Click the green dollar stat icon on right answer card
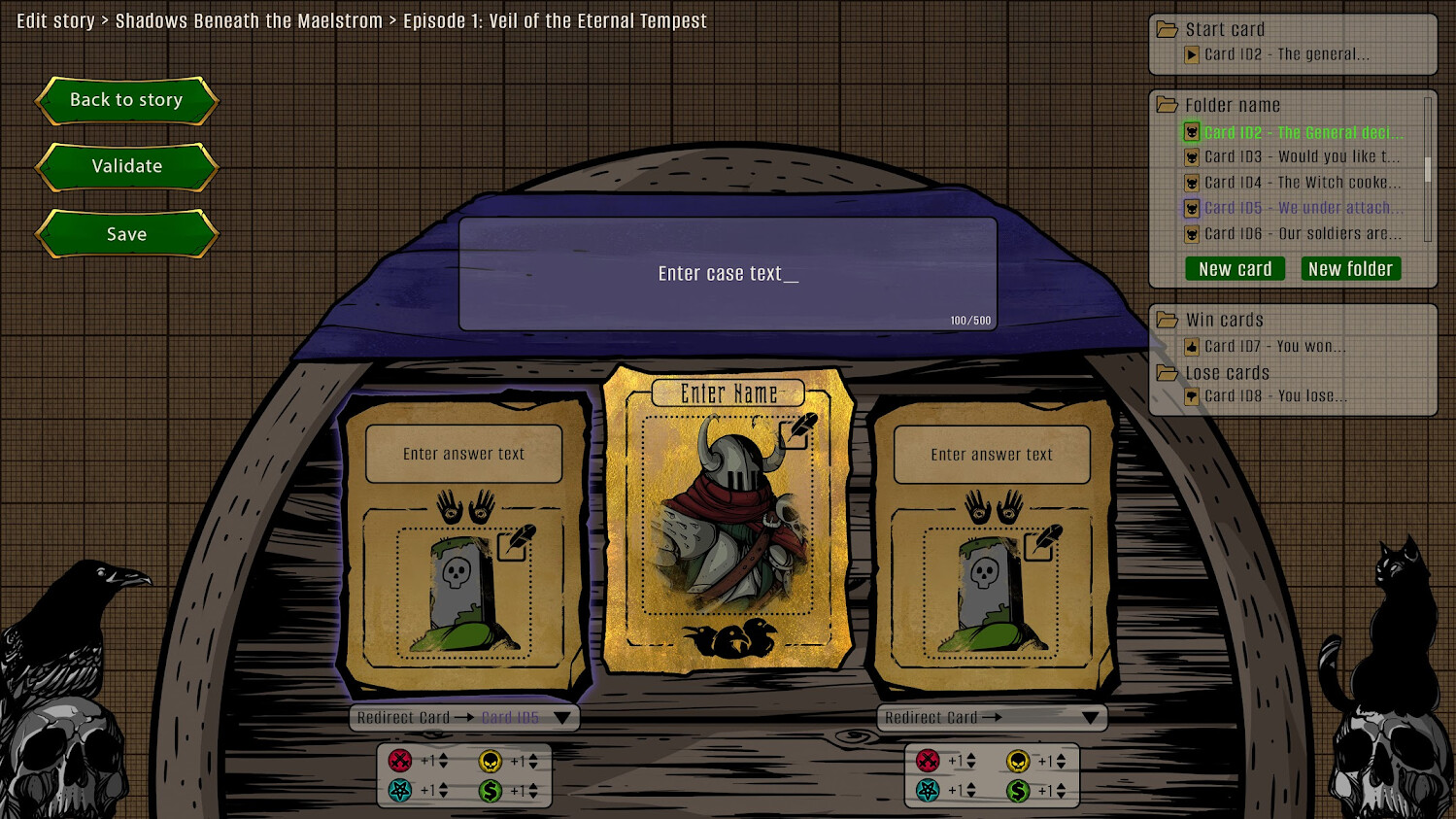This screenshot has width=1456, height=819. 1018,791
